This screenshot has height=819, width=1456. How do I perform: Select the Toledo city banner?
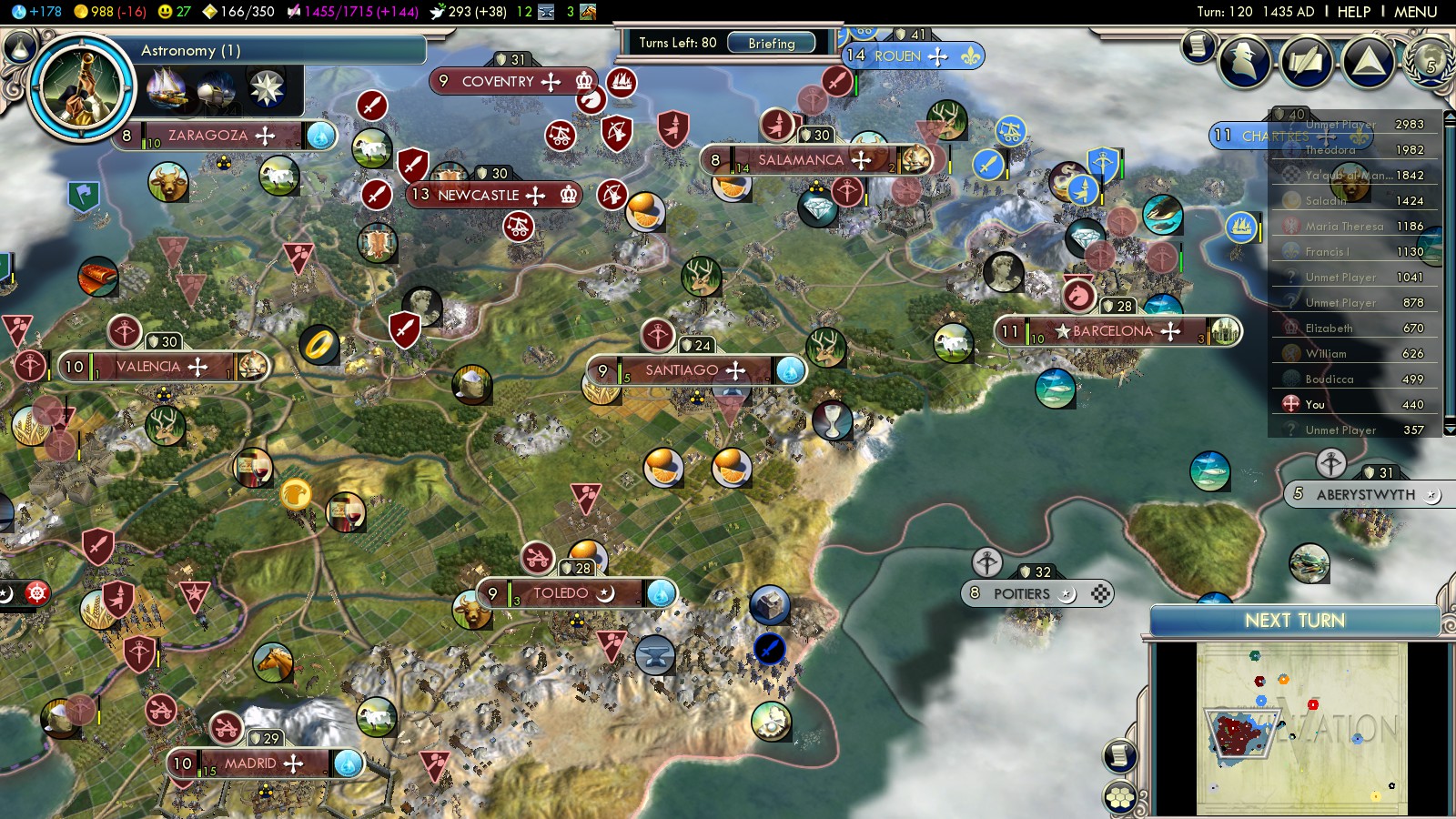[x=561, y=593]
